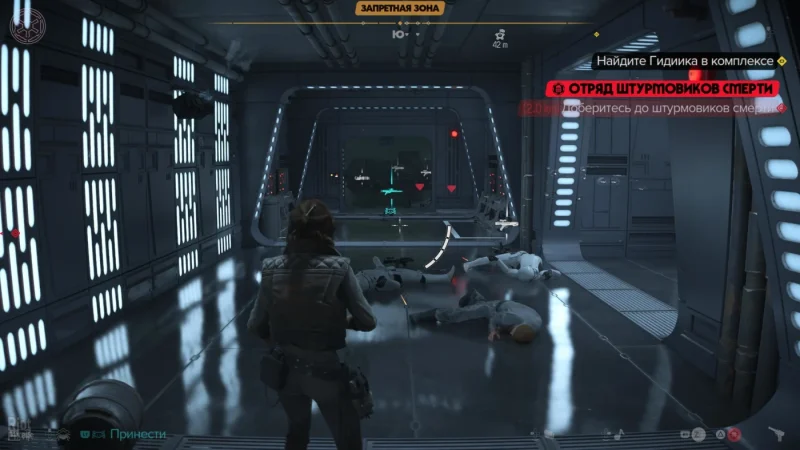Viewport: 800px width, 450px height.
Task: Choose the blaster pistol weapon icon
Action: pyautogui.click(x=777, y=434)
